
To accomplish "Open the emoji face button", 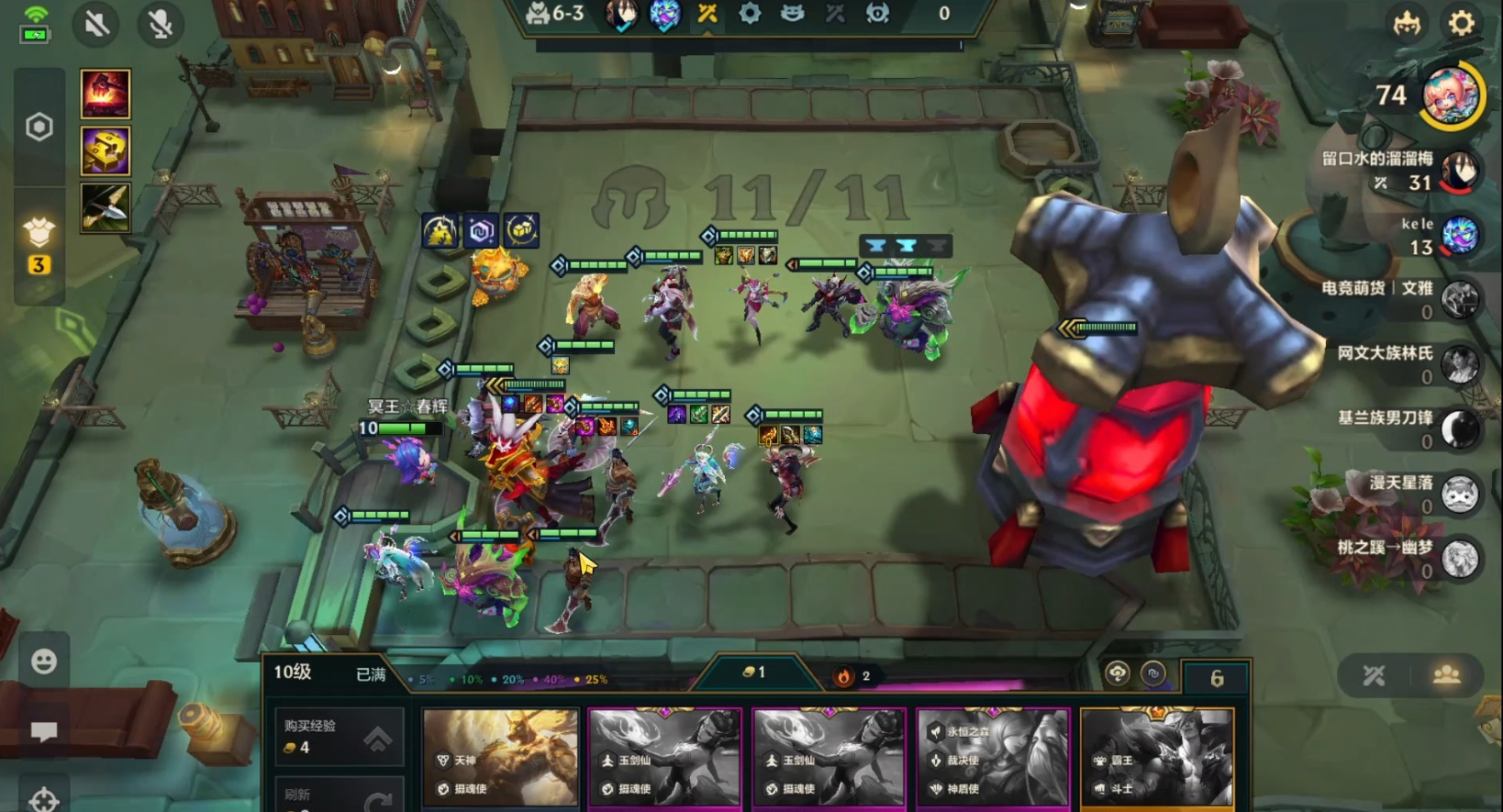I will [x=43, y=661].
